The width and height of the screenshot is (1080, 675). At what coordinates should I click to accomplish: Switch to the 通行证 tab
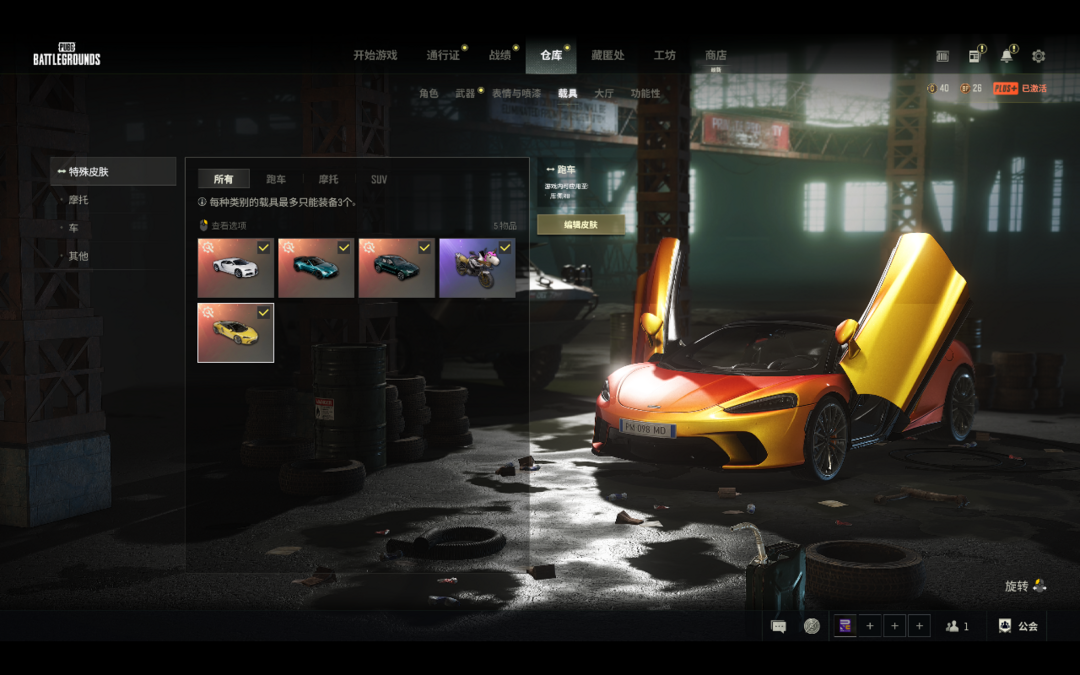(443, 56)
